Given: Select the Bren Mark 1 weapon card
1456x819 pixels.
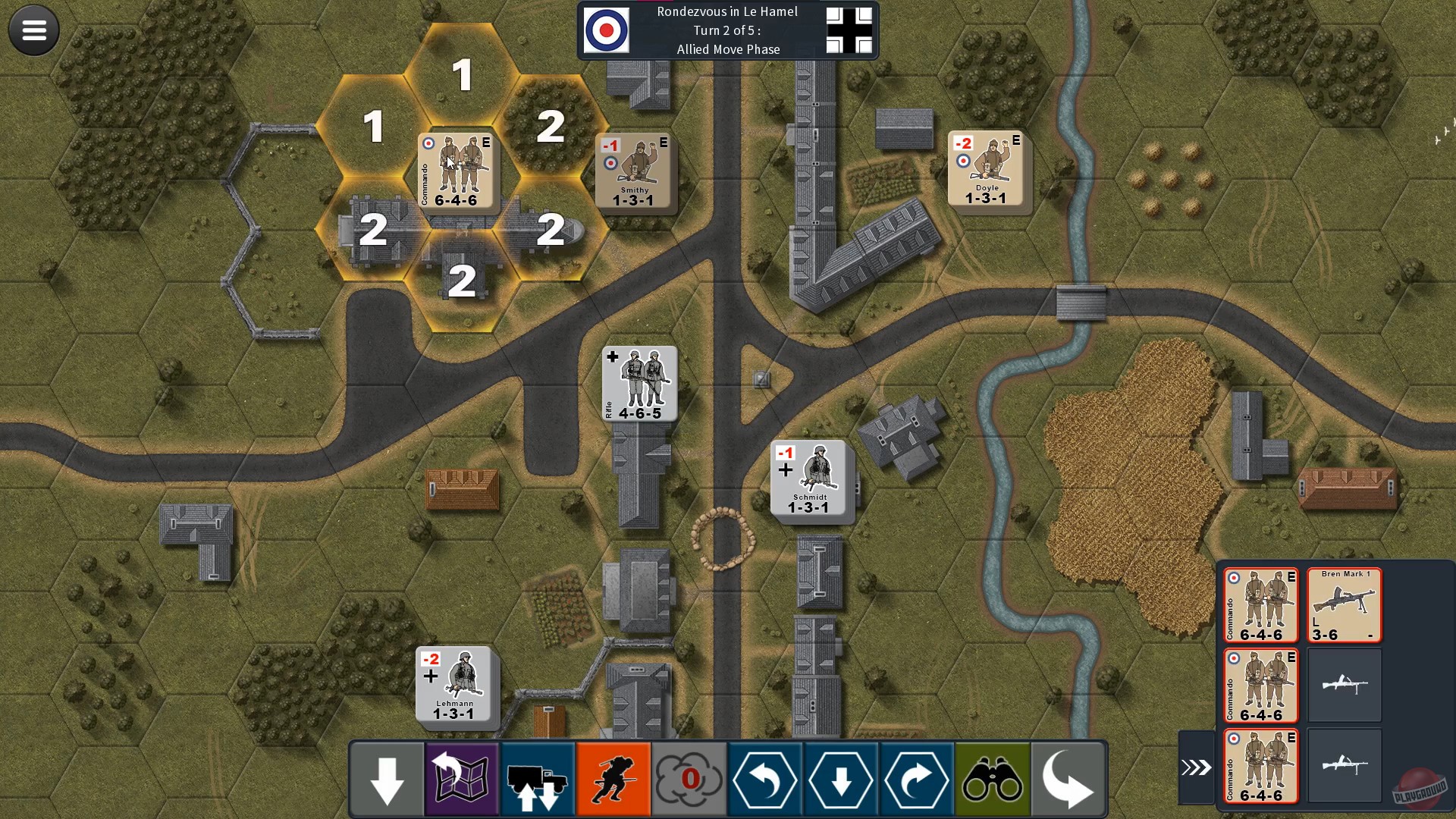Looking at the screenshot, I should [1344, 604].
